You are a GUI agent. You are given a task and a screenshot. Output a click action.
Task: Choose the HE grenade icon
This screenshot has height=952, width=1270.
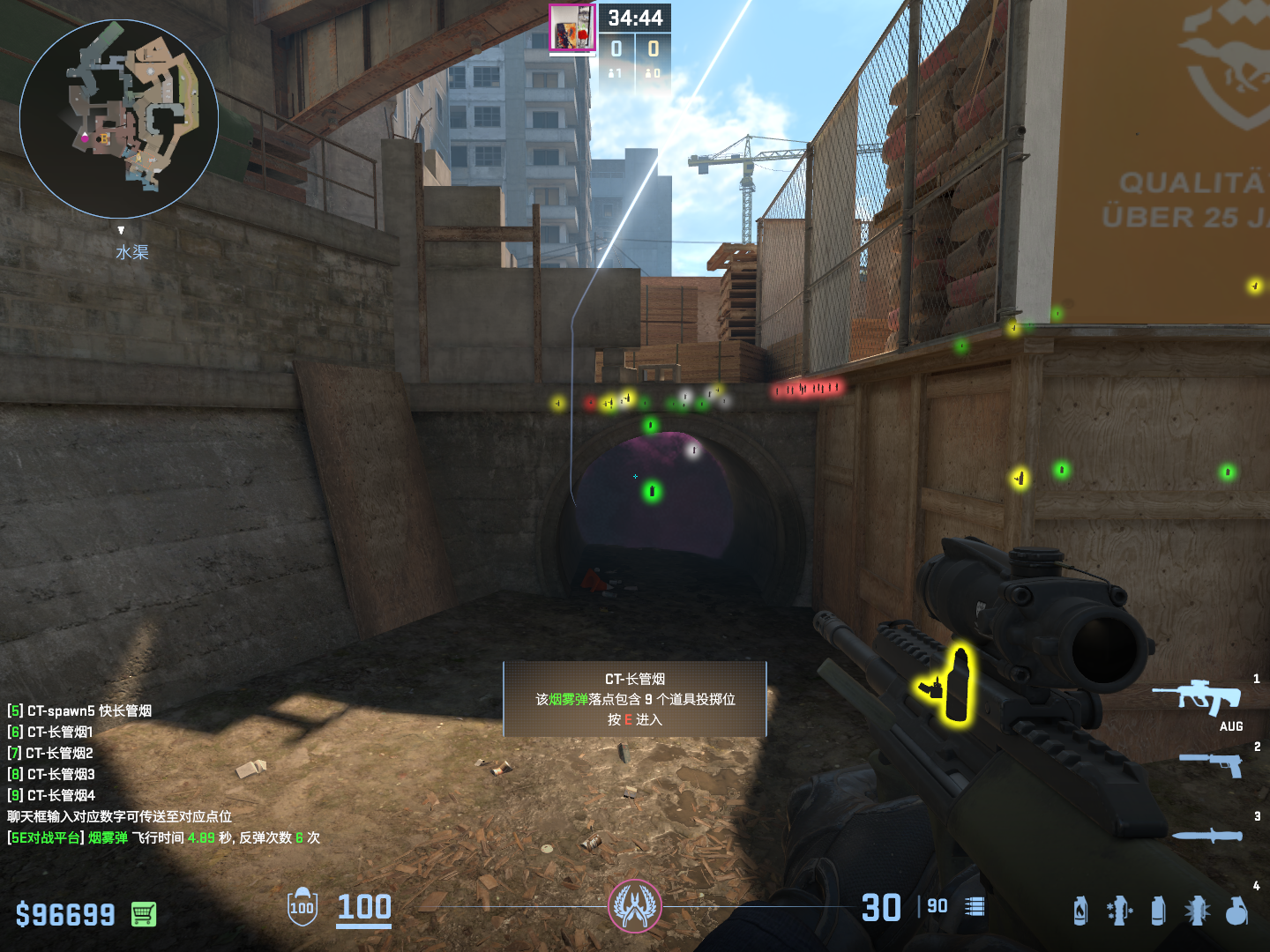[1236, 911]
